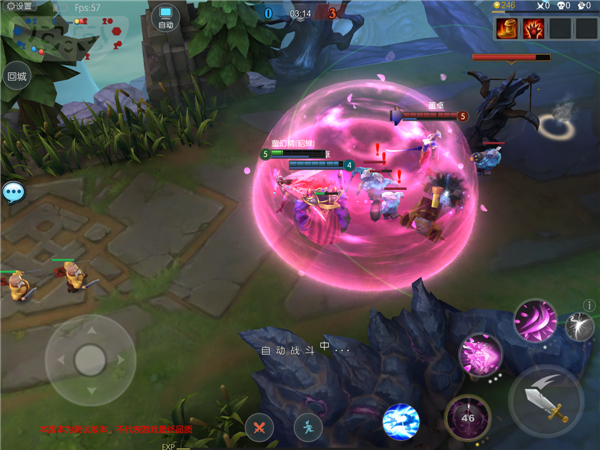The width and height of the screenshot is (600, 450).
Task: Select the red claw hand item slot
Action: pyautogui.click(x=533, y=28)
